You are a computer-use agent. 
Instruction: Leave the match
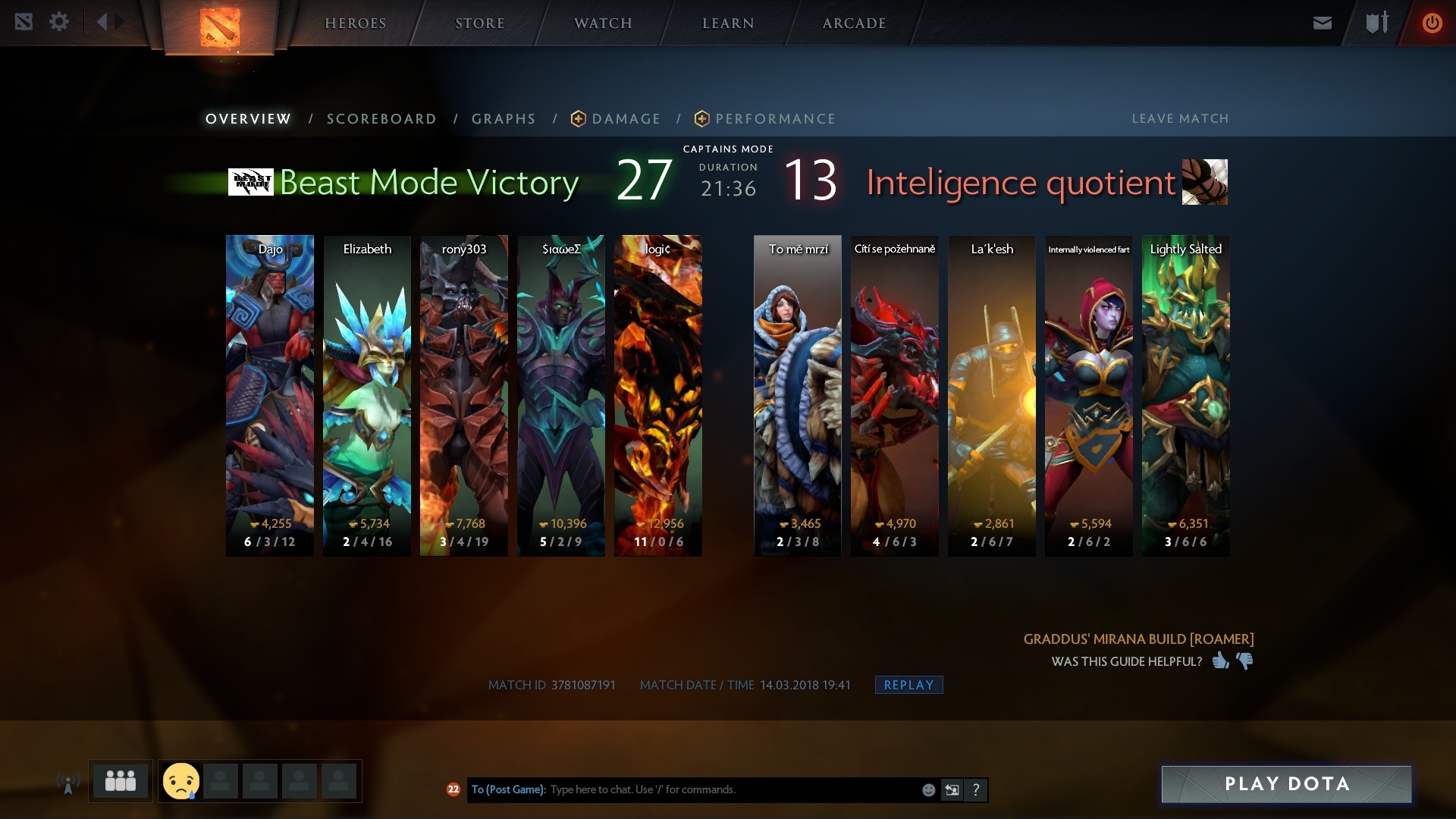(x=1180, y=119)
